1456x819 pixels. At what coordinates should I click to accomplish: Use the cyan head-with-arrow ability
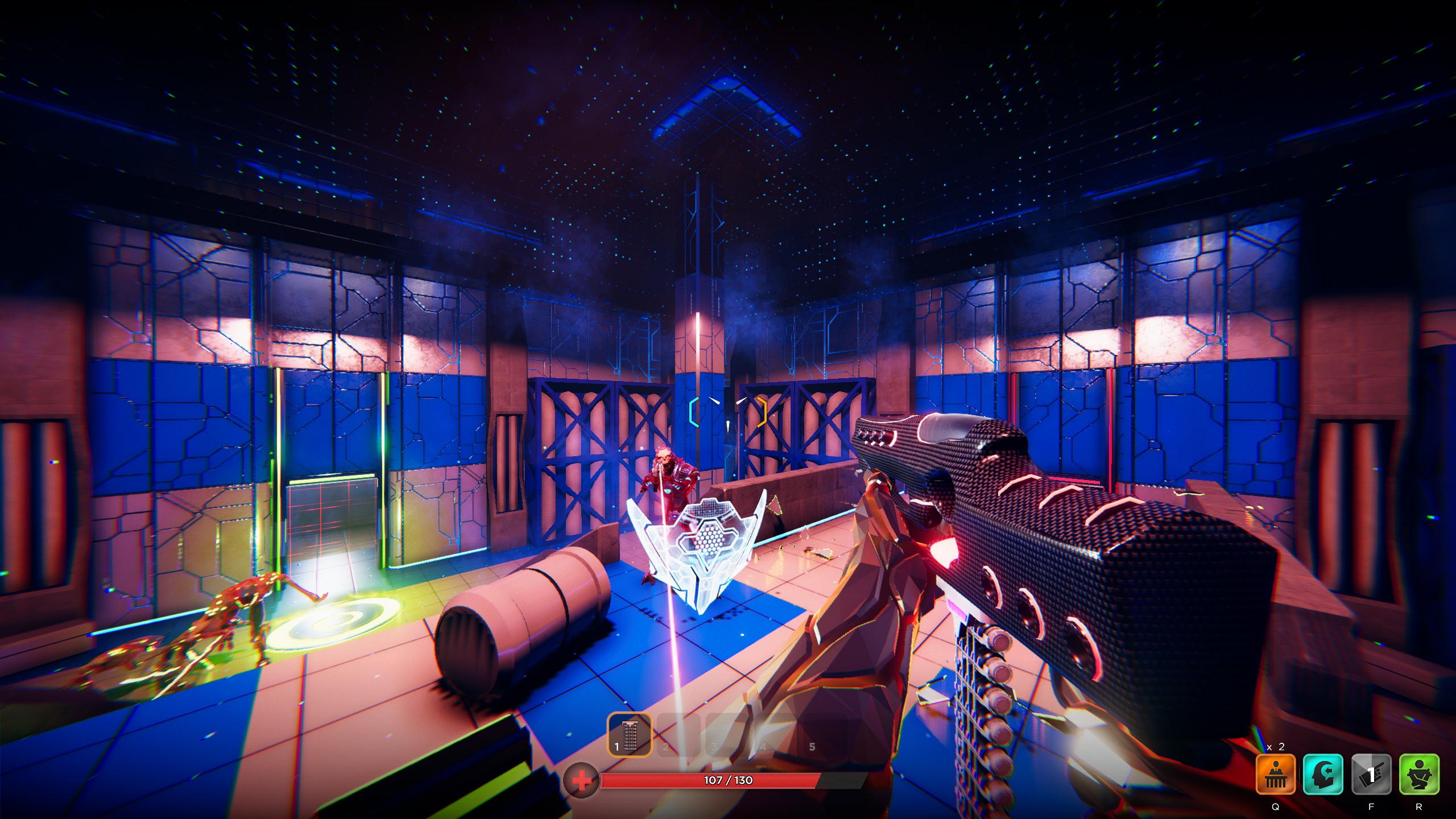click(1323, 774)
